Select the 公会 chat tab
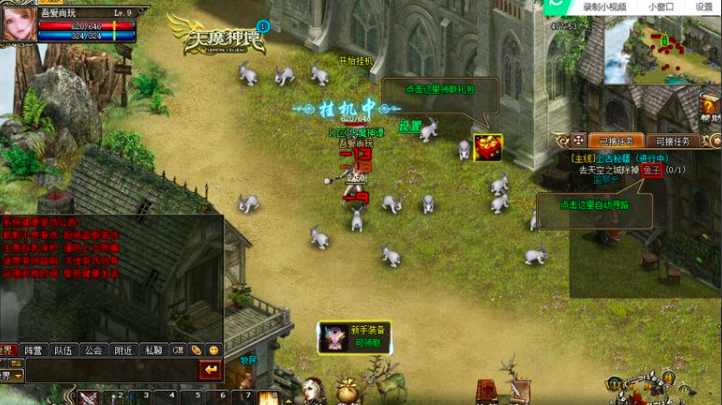 tap(93, 350)
